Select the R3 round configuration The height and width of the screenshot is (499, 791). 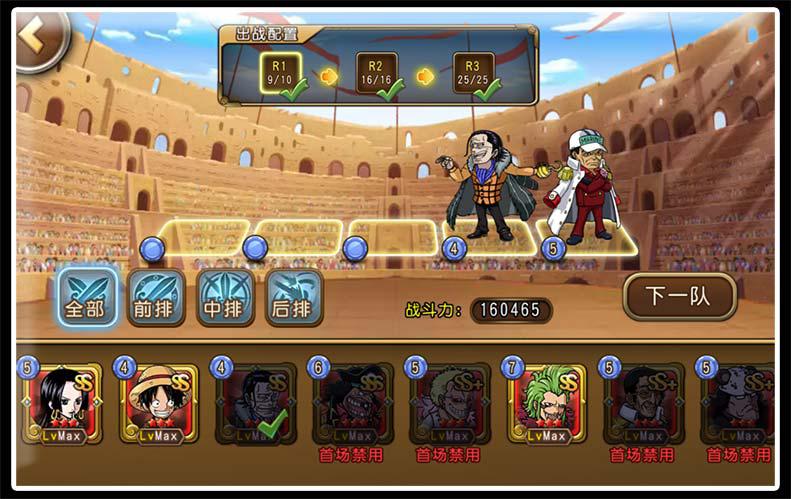pos(474,74)
